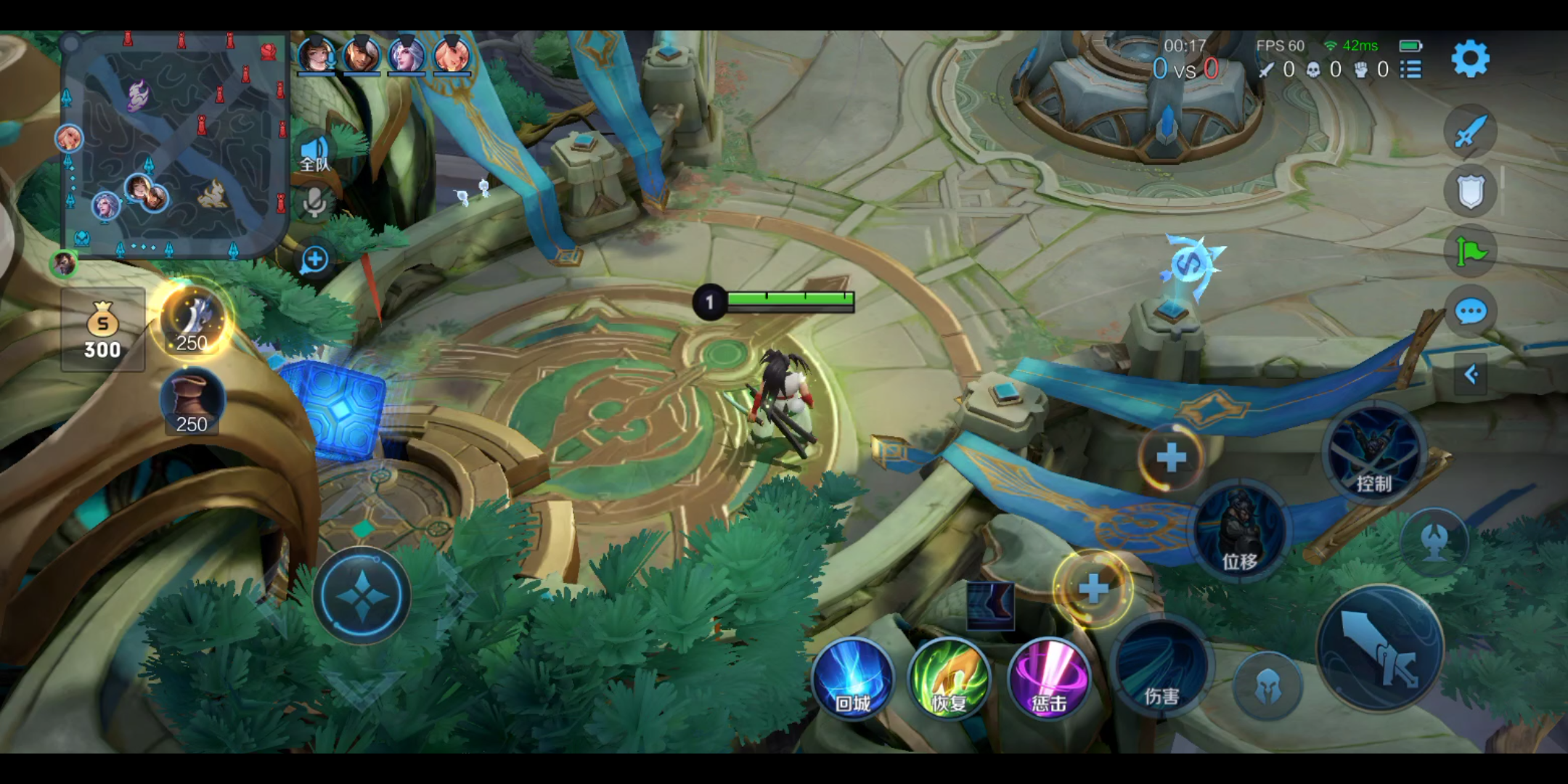This screenshot has height=784, width=1568.
Task: Cast the 惩击 smite spell
Action: 1049,679
